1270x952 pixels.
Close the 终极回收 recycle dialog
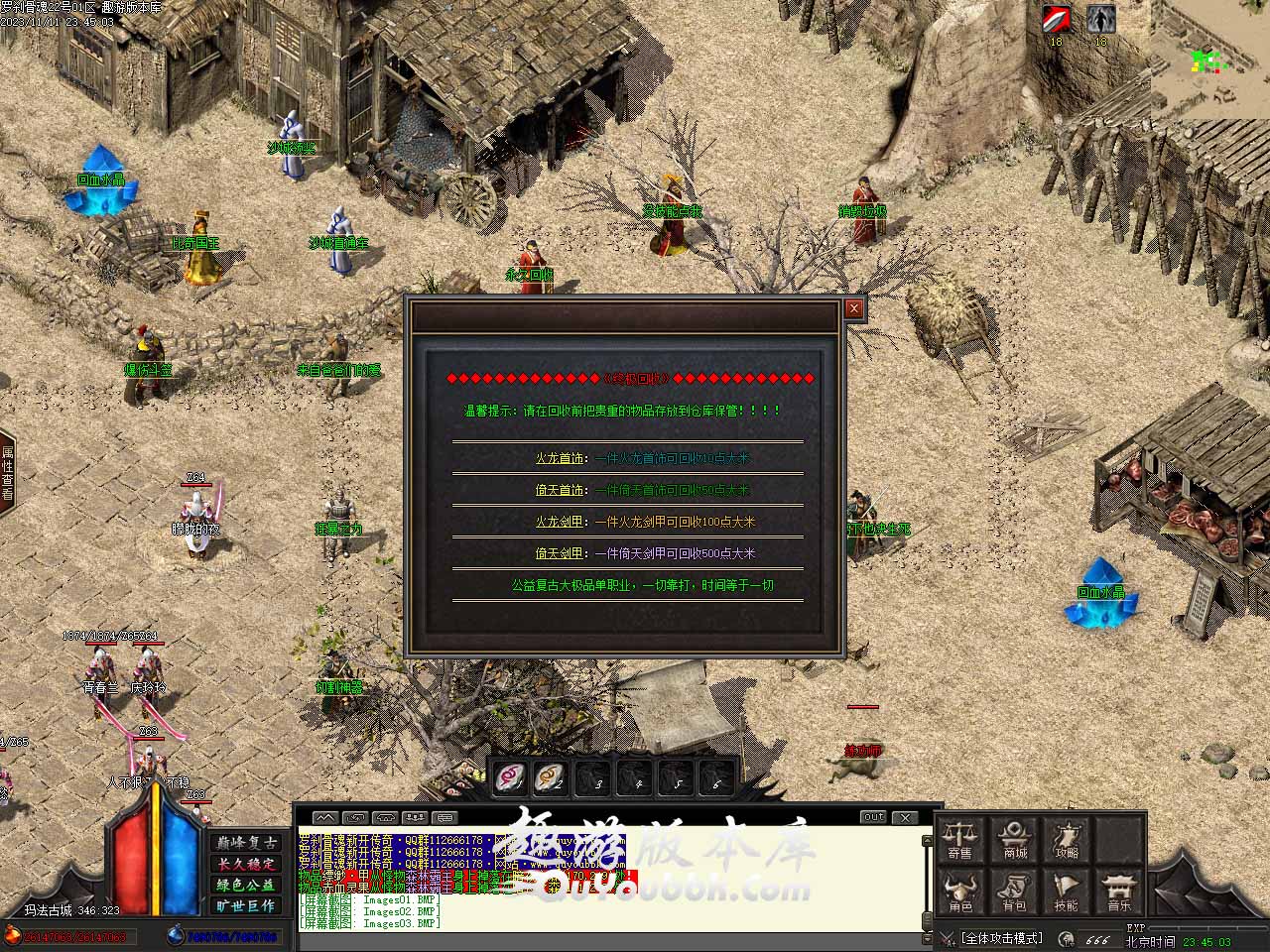[x=853, y=309]
